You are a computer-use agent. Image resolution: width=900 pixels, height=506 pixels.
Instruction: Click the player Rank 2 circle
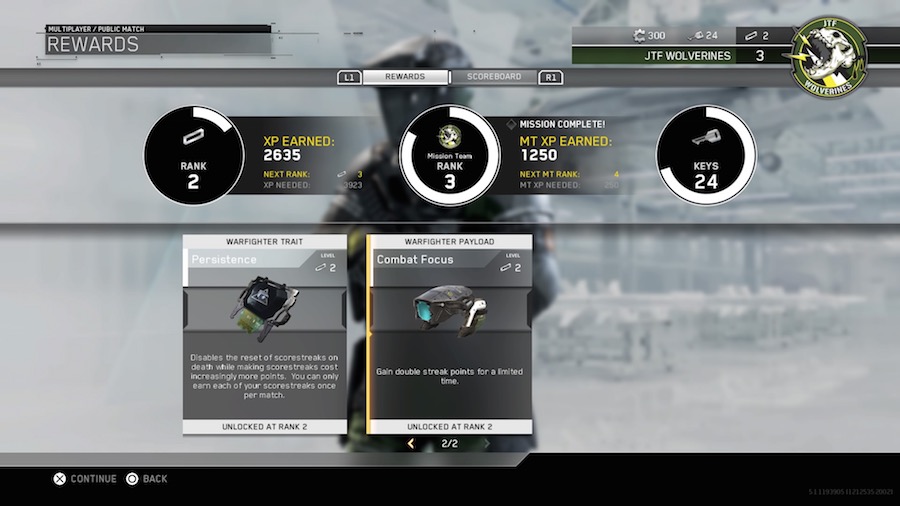pos(194,155)
